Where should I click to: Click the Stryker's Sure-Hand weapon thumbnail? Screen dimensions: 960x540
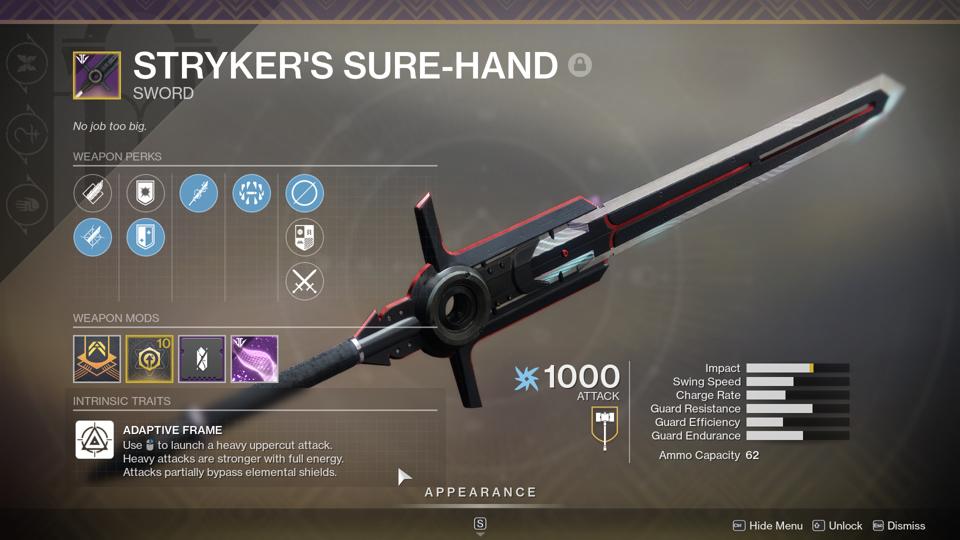[x=97, y=76]
